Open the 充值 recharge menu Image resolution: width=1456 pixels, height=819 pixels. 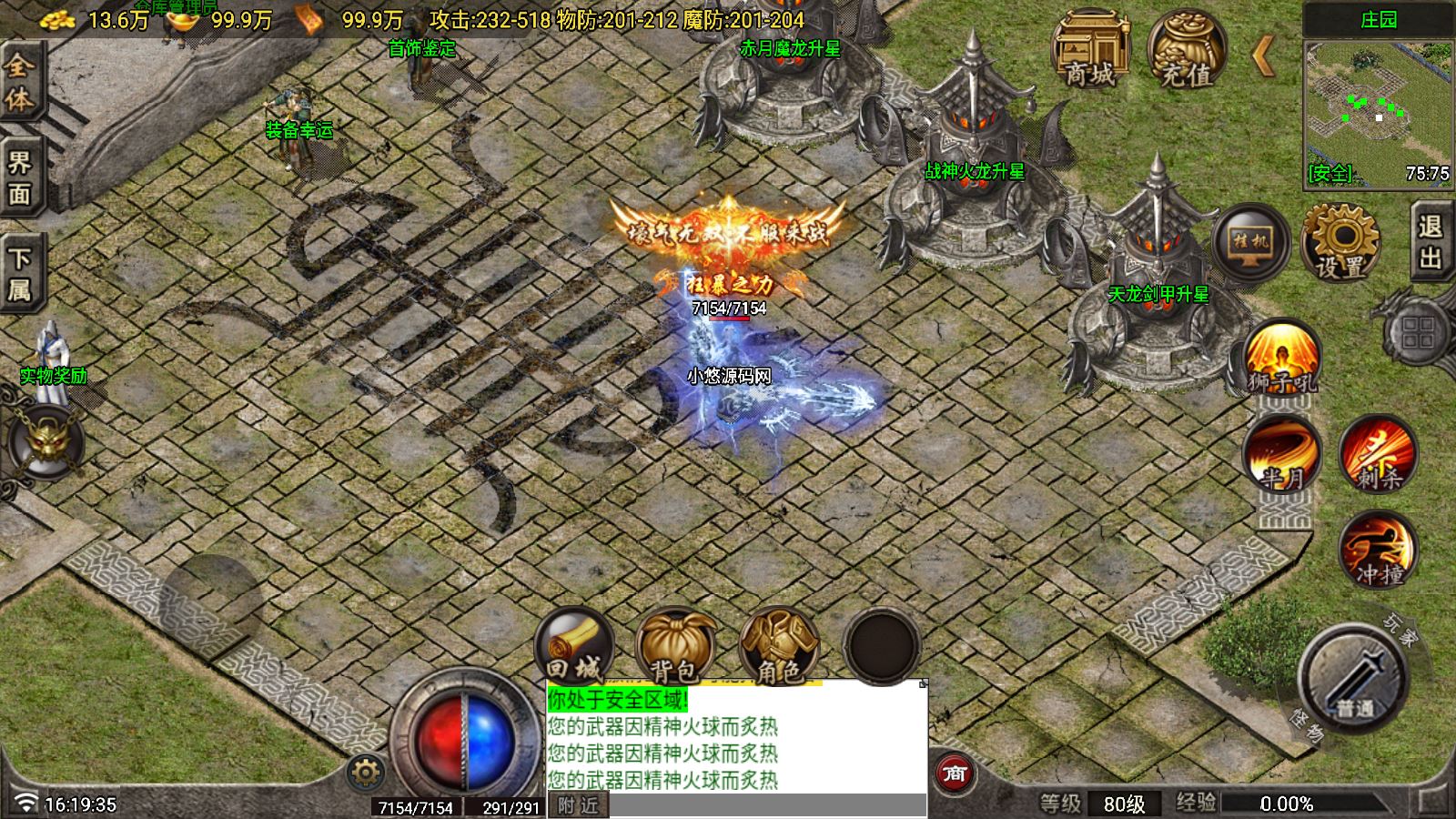(1187, 51)
